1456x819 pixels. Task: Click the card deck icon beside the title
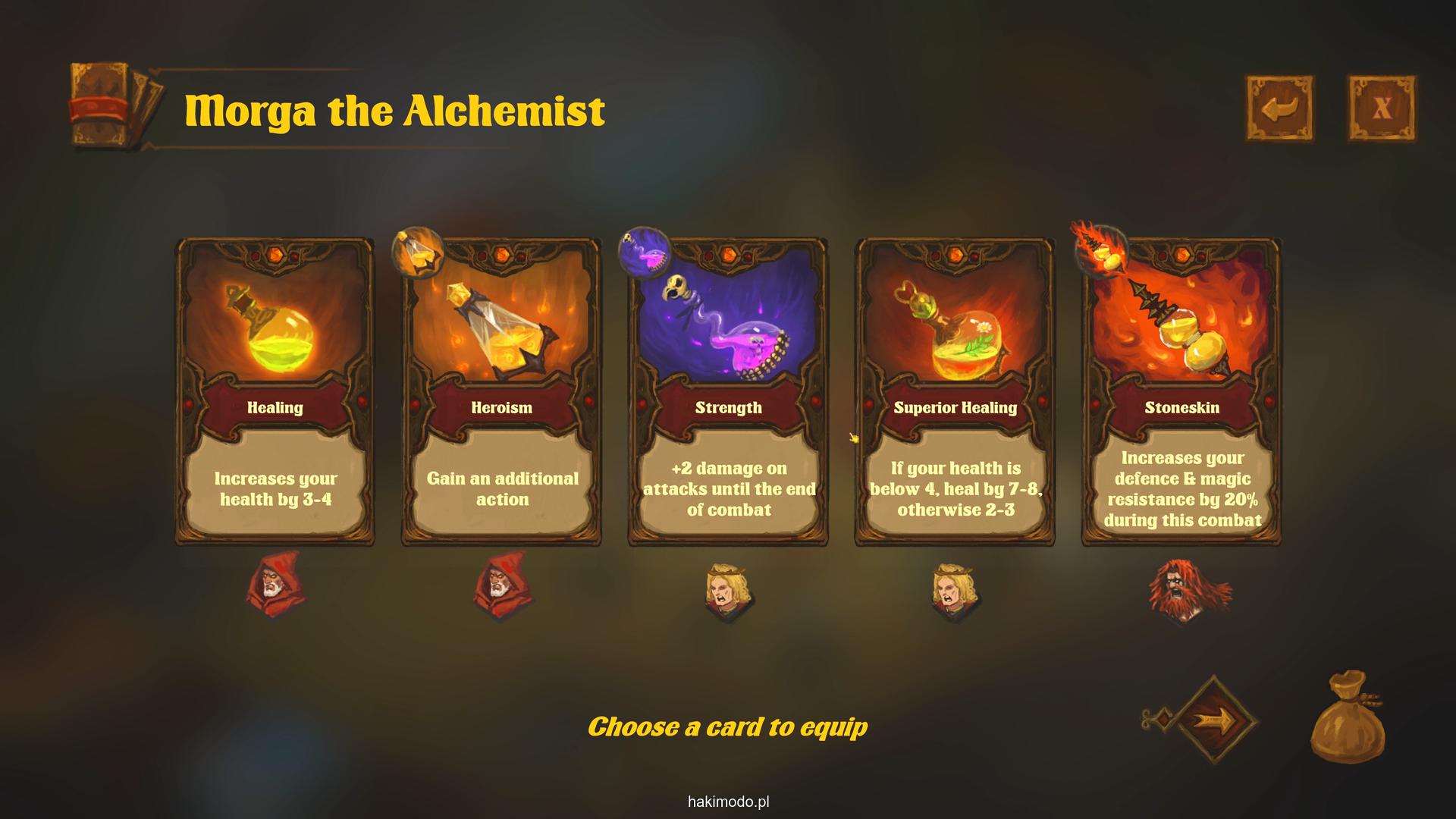point(115,105)
